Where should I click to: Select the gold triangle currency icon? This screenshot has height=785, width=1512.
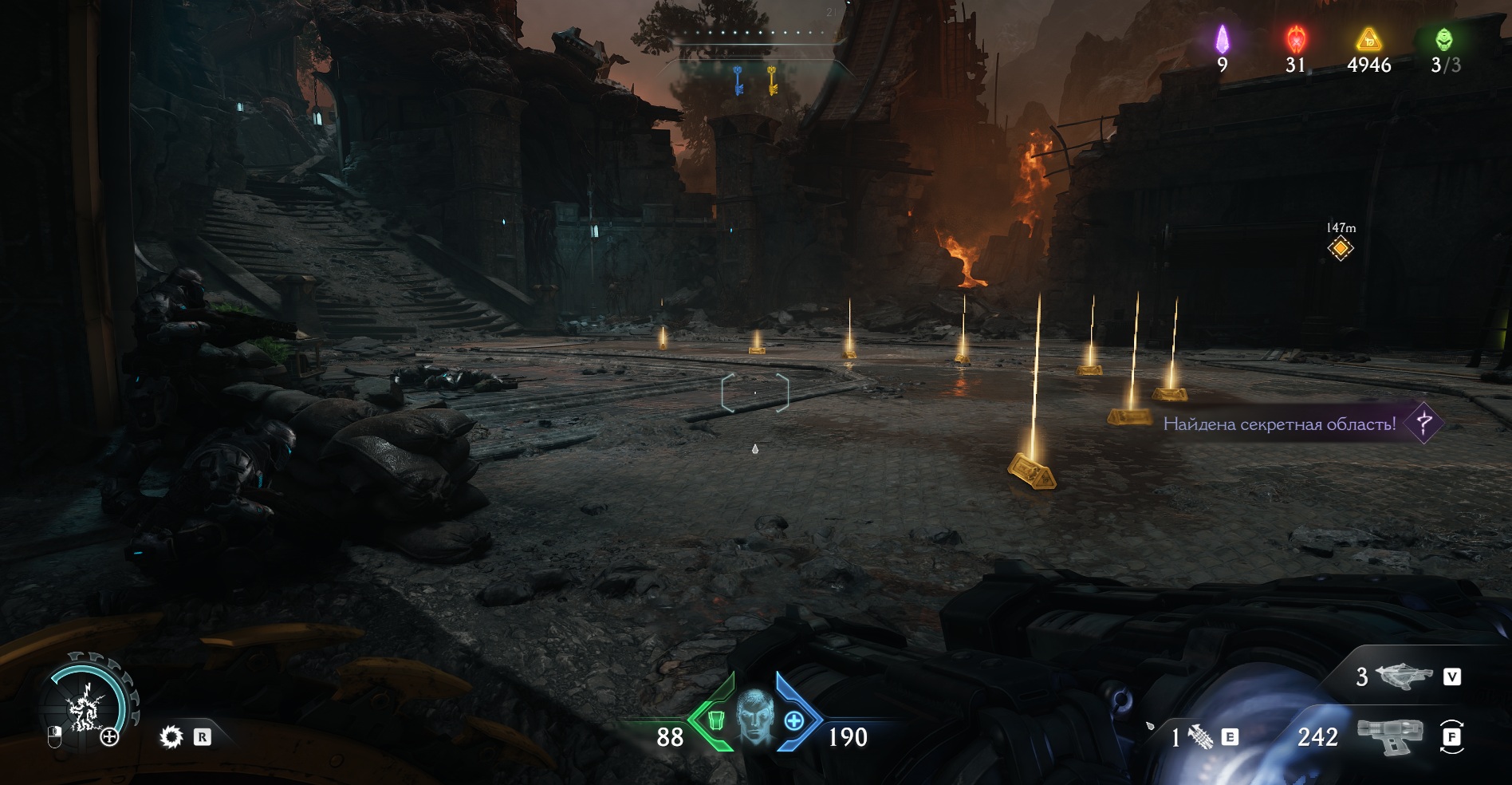pyautogui.click(x=1368, y=39)
